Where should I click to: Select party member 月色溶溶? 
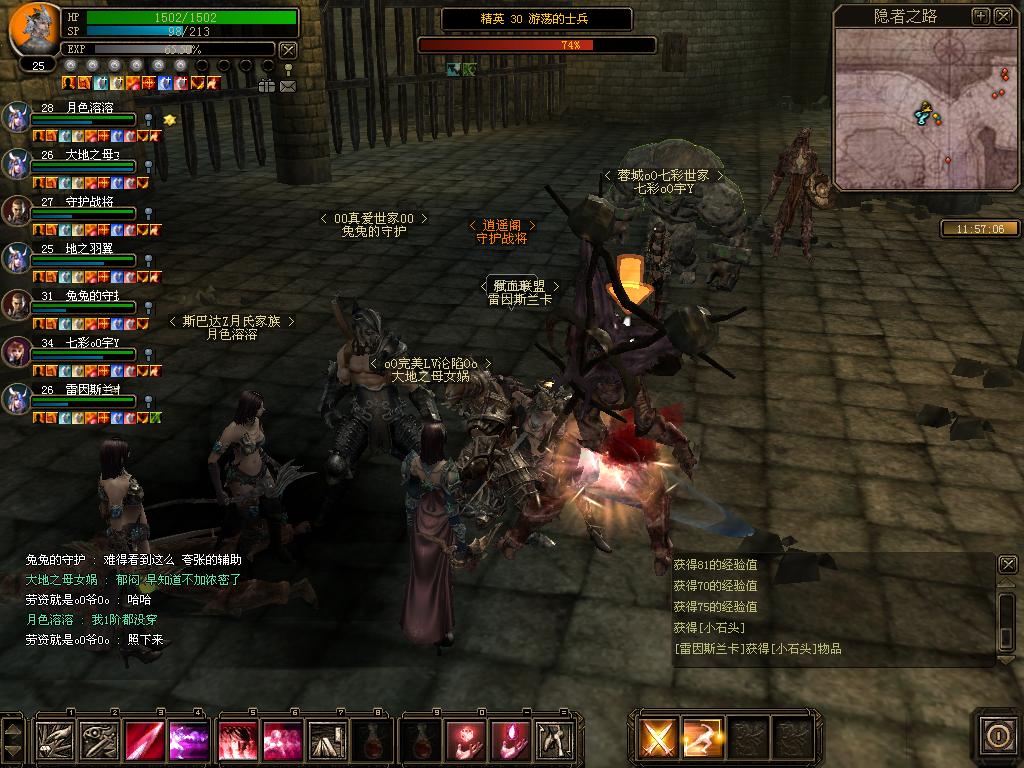coord(18,117)
